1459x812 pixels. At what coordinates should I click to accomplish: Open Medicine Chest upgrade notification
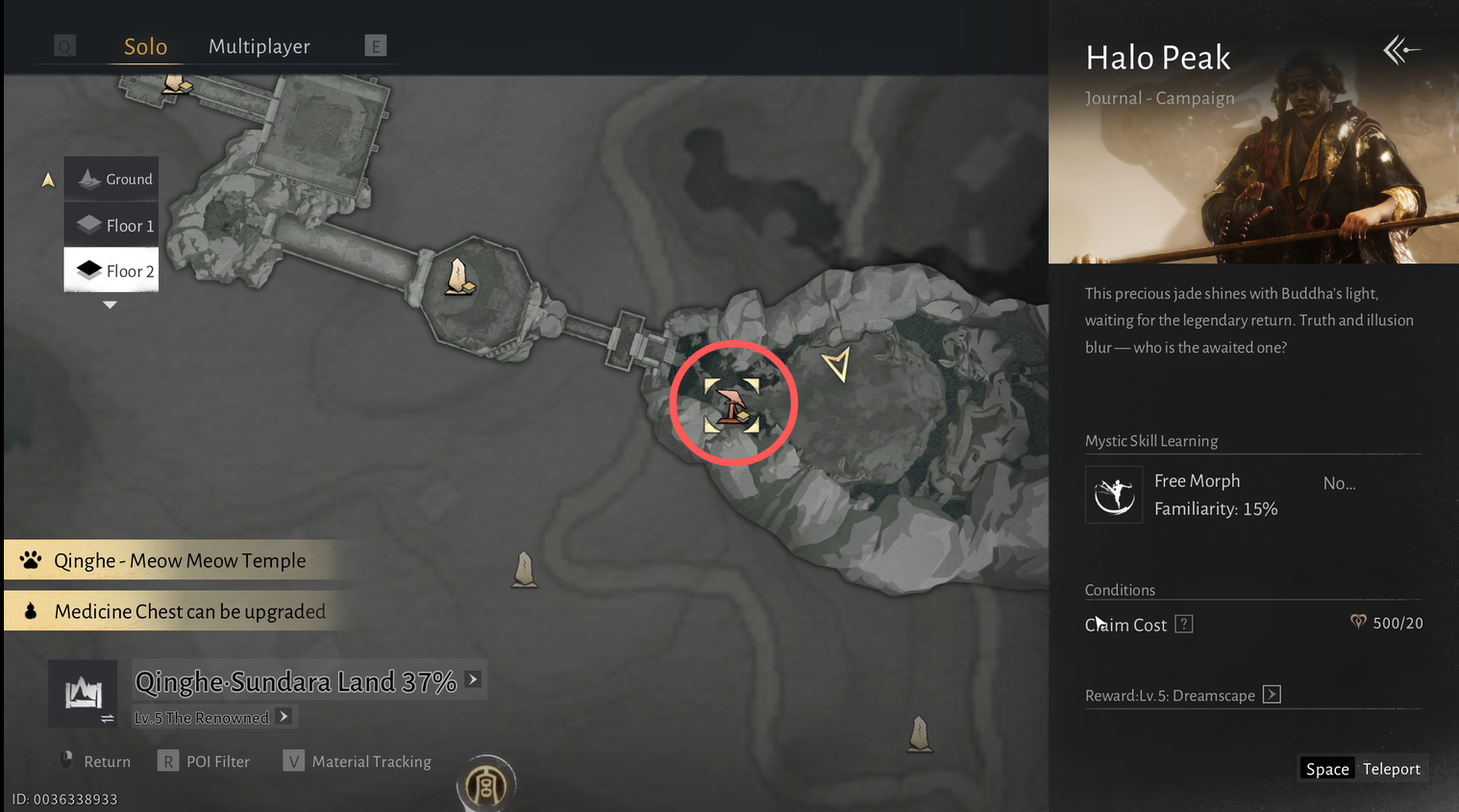click(x=189, y=612)
